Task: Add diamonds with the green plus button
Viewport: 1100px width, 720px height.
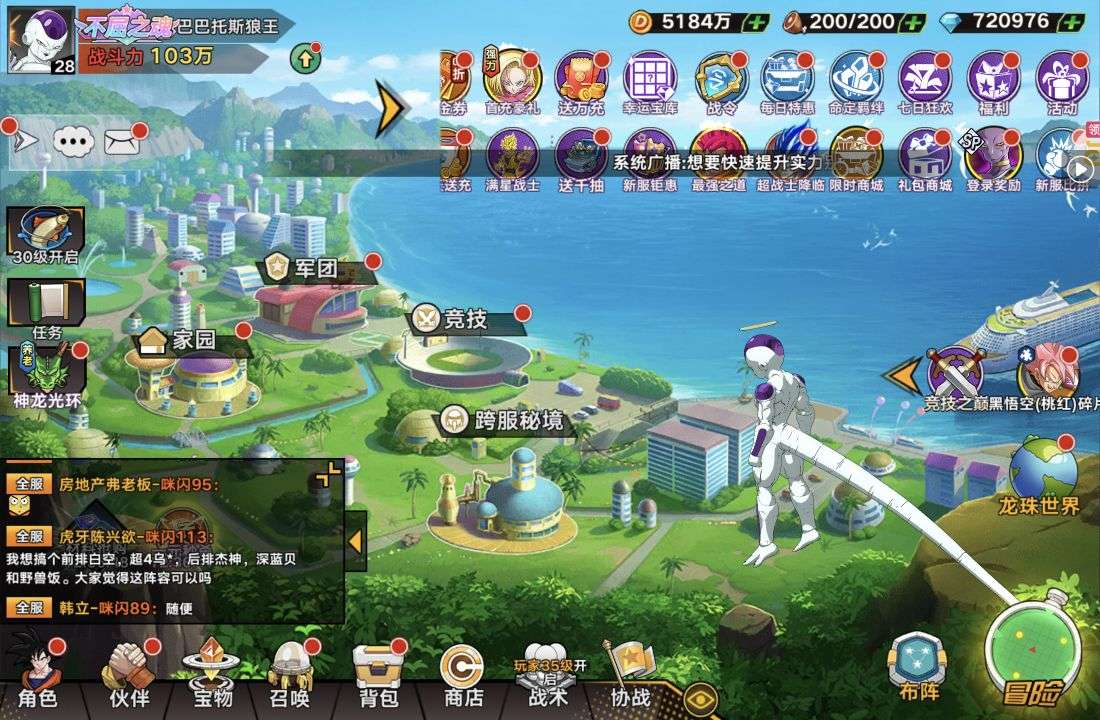Action: click(x=1071, y=21)
